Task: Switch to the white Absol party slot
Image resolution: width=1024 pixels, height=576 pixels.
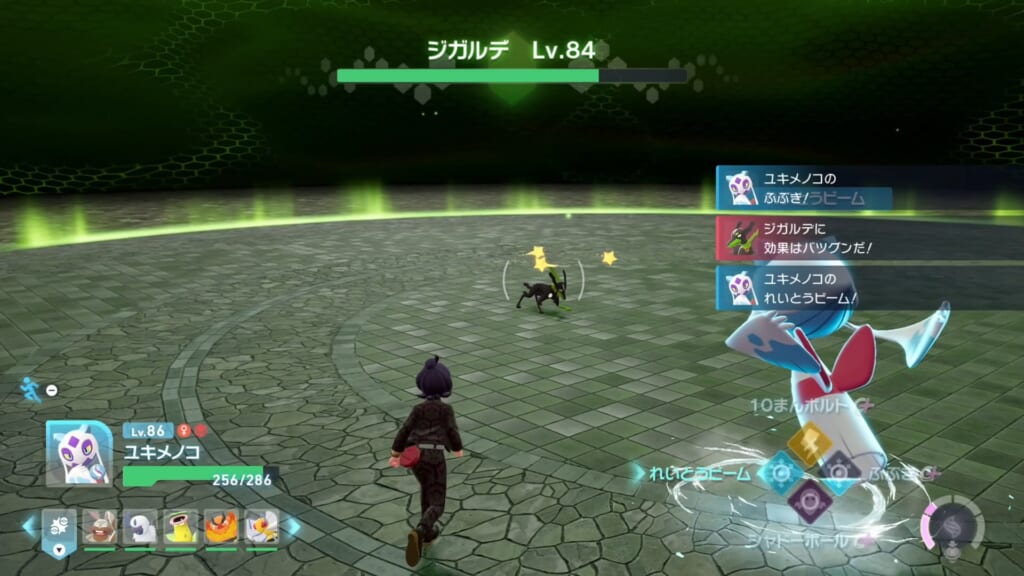Action: [x=140, y=525]
